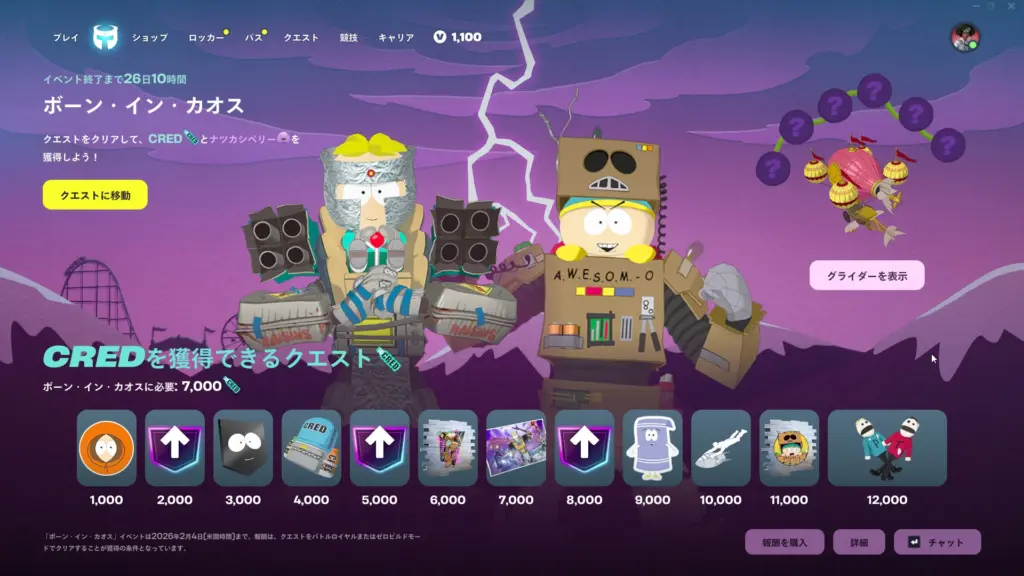This screenshot has width=1024, height=576.
Task: Open the player profile avatar
Action: 964,38
